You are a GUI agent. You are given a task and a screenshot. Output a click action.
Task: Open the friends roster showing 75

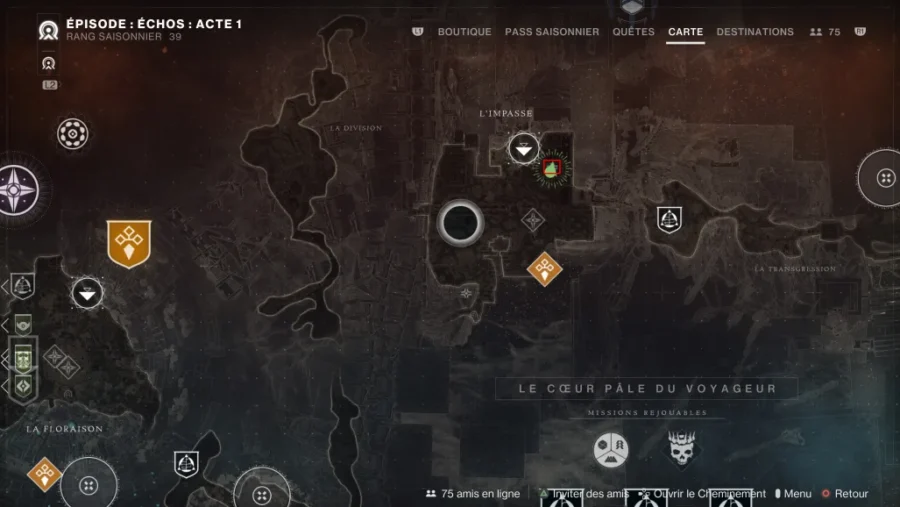point(825,32)
